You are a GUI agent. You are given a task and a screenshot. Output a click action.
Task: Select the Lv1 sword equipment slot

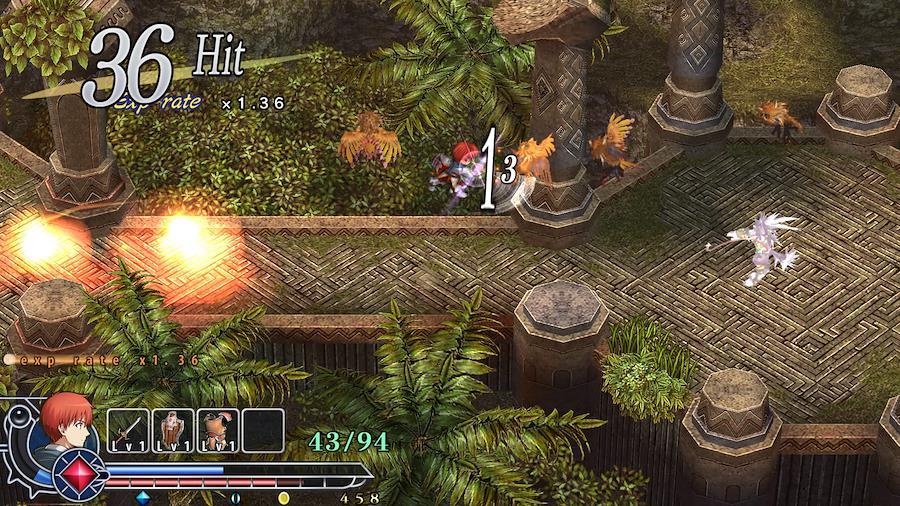pyautogui.click(x=128, y=431)
